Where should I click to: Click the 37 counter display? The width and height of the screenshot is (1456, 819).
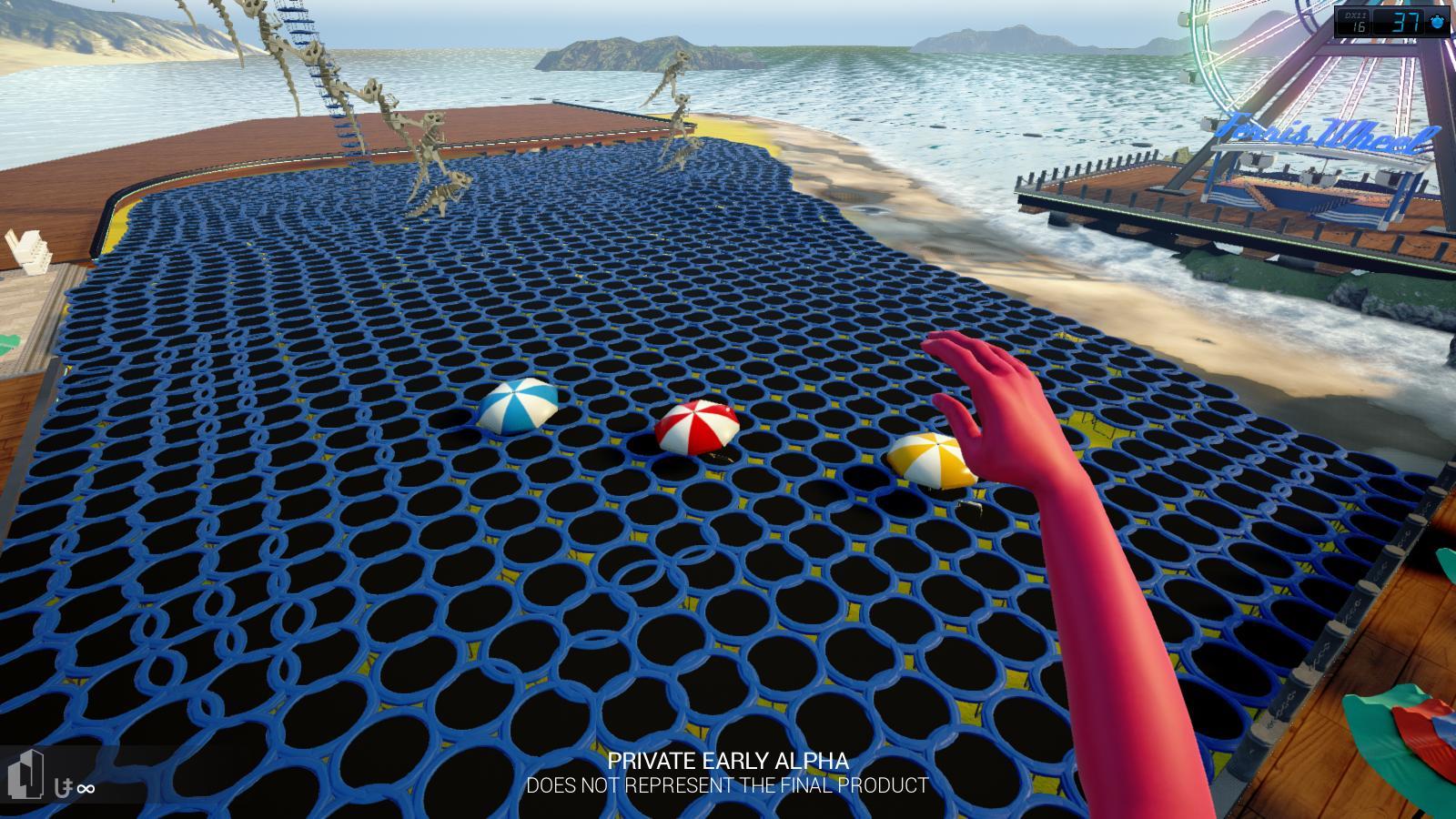point(1404,22)
